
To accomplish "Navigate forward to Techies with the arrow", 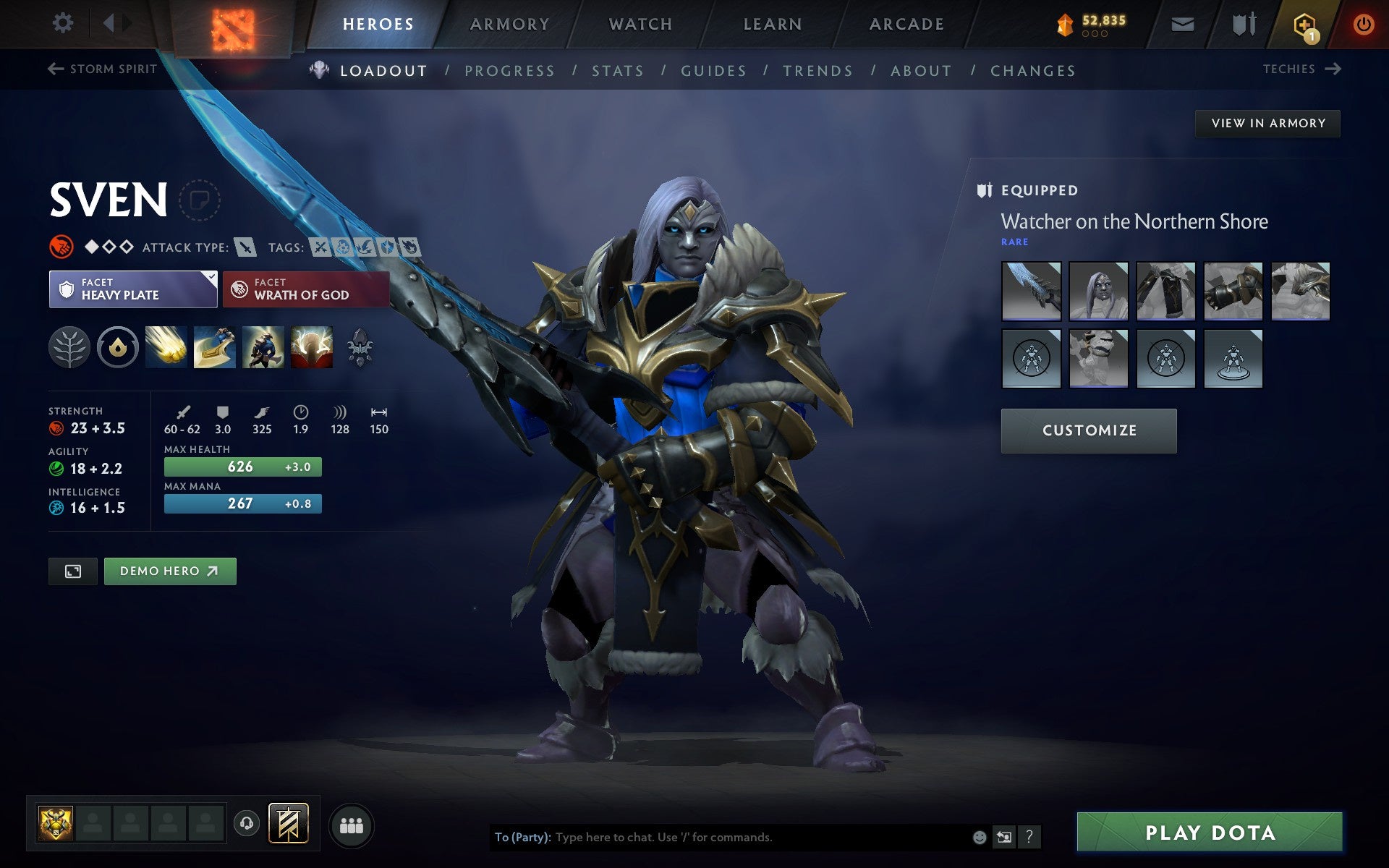I will tap(1334, 69).
